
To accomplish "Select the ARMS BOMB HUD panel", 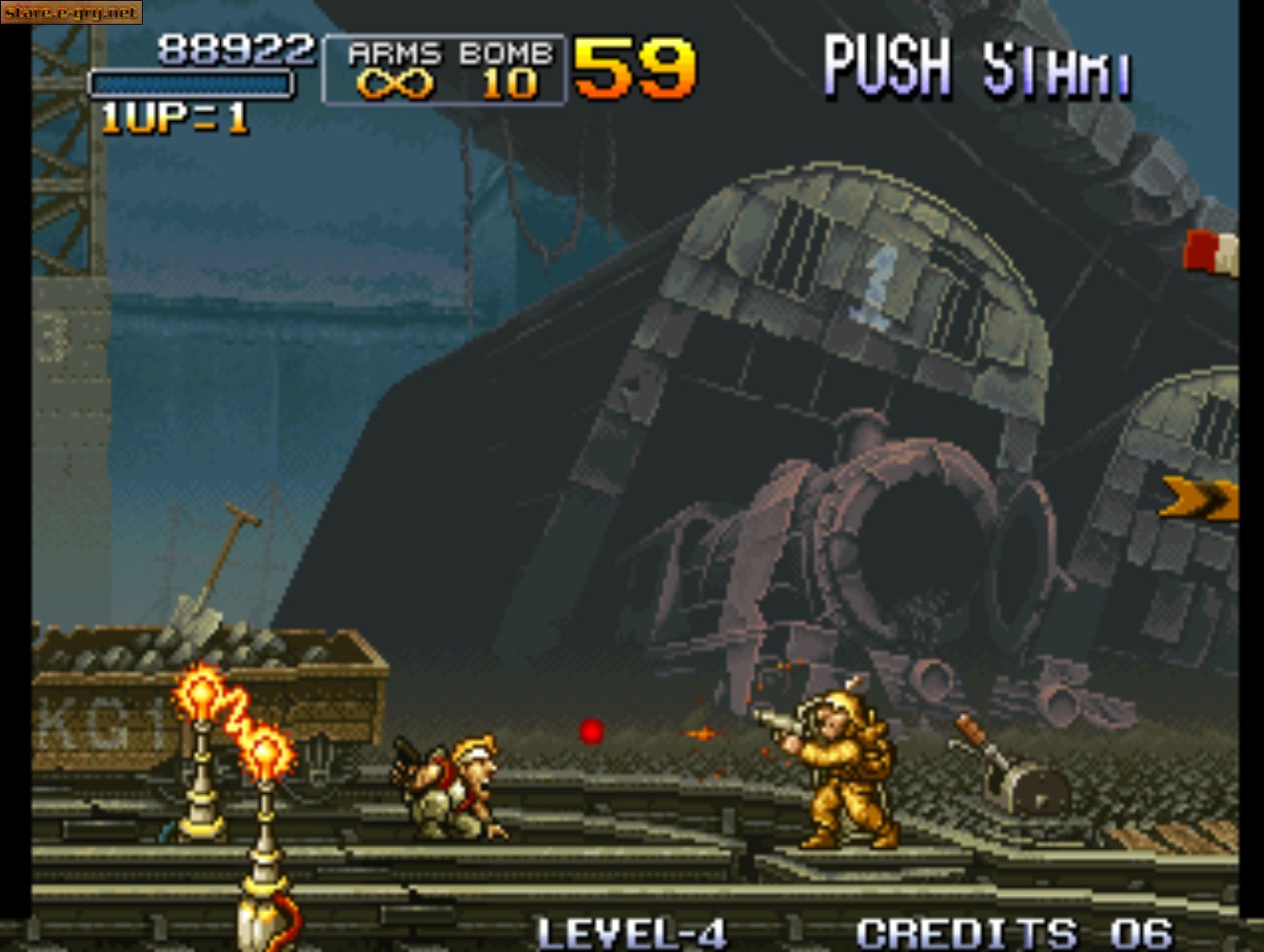I will click(x=444, y=69).
